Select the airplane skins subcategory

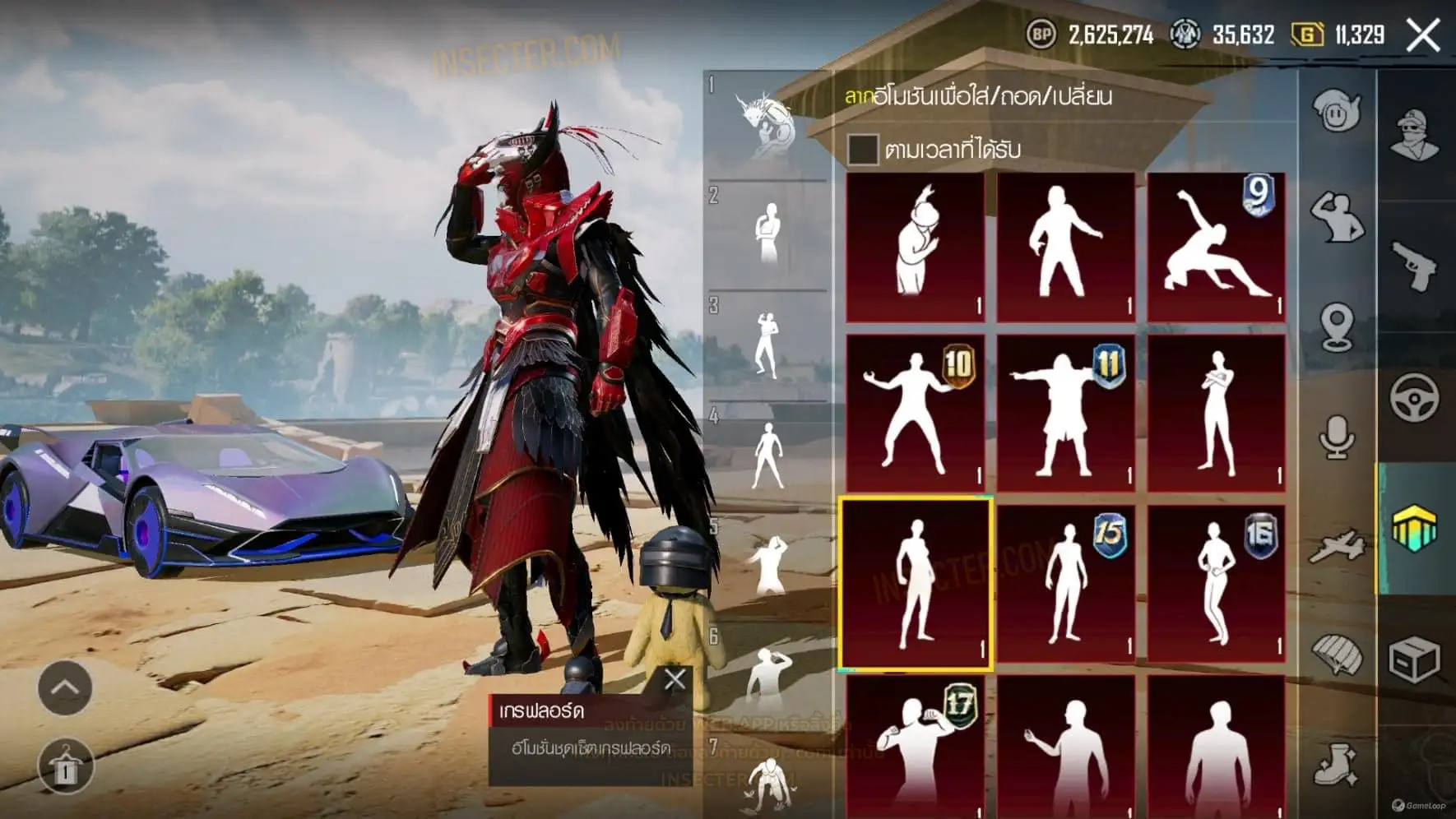[x=1337, y=547]
